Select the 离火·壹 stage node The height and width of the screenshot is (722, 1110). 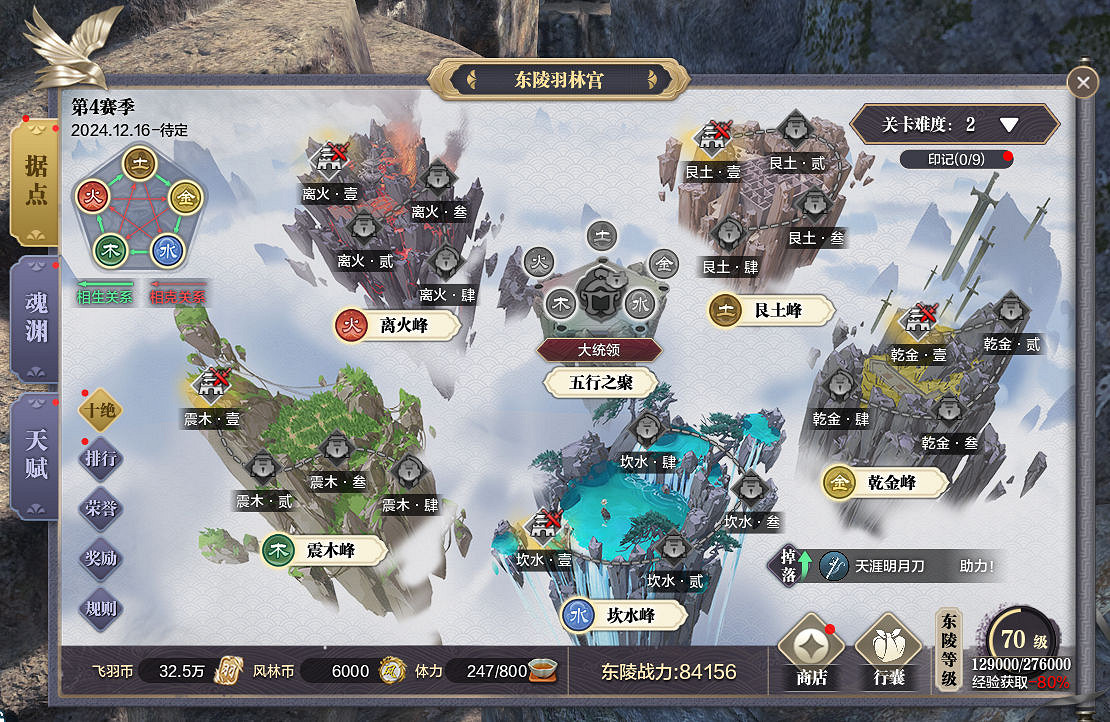coord(331,160)
